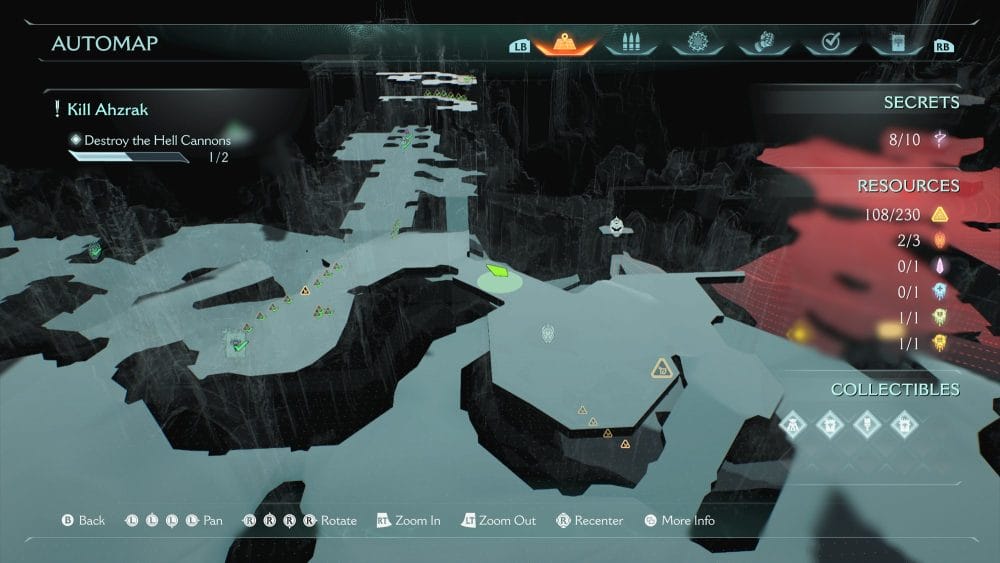
Task: Click the white skull marker on the upper ledge
Action: click(x=617, y=226)
